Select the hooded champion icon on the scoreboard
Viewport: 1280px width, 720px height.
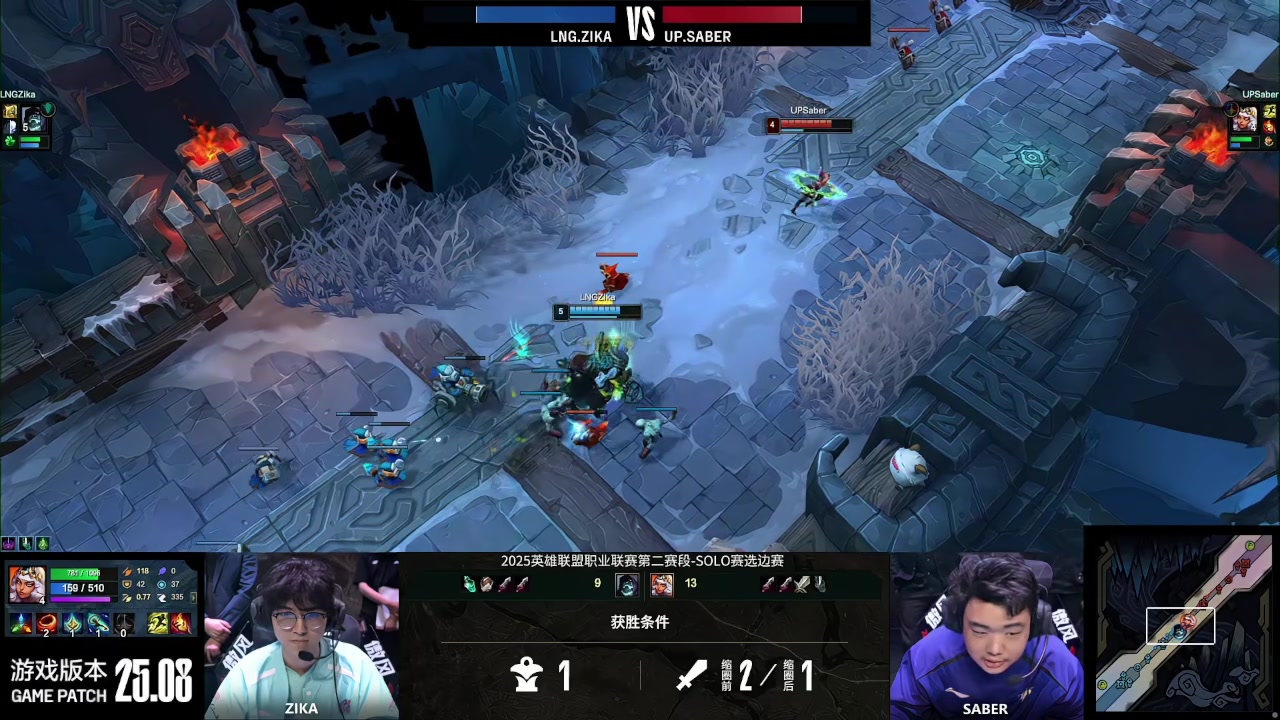pyautogui.click(x=627, y=584)
